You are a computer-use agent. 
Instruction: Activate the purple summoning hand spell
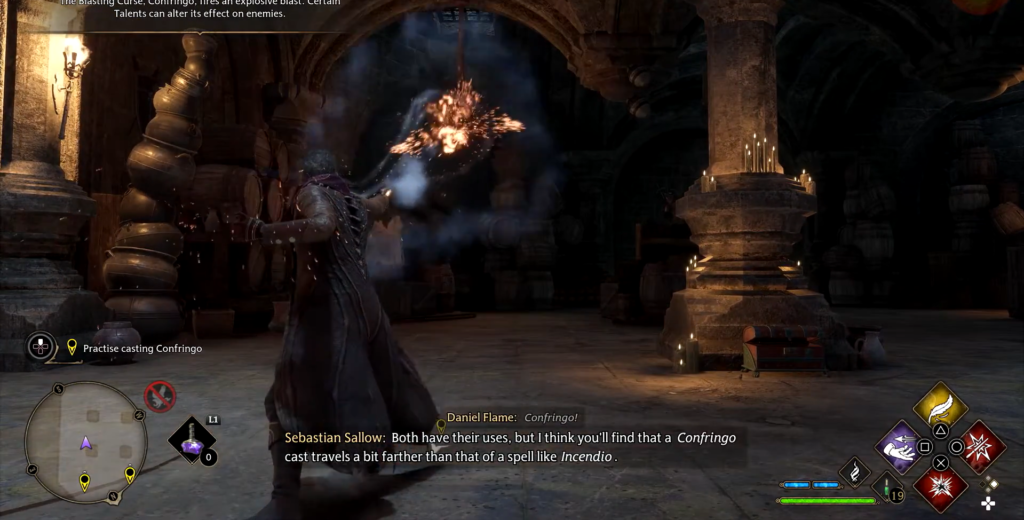[x=900, y=446]
